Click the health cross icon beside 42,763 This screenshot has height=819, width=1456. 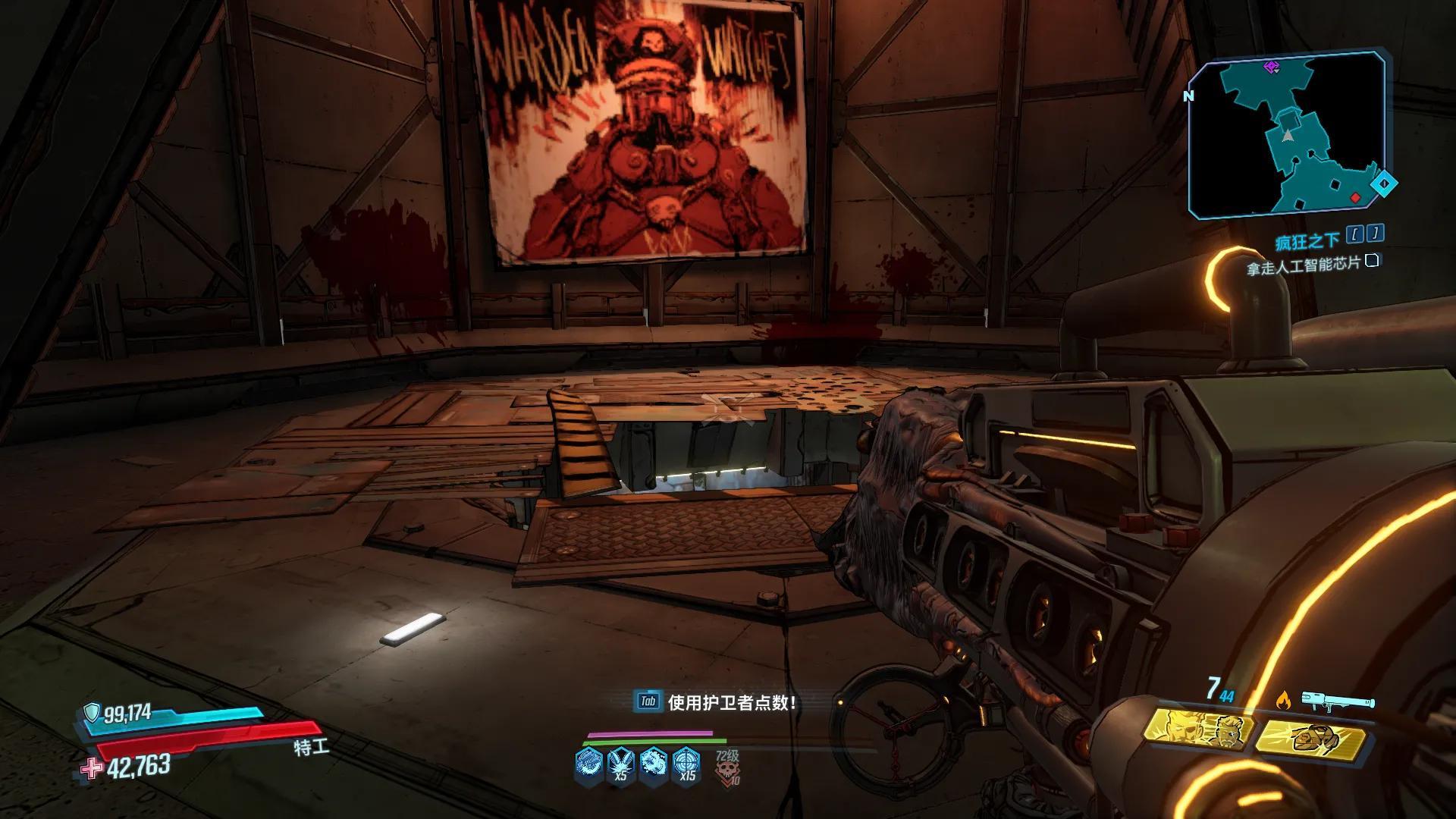click(93, 769)
